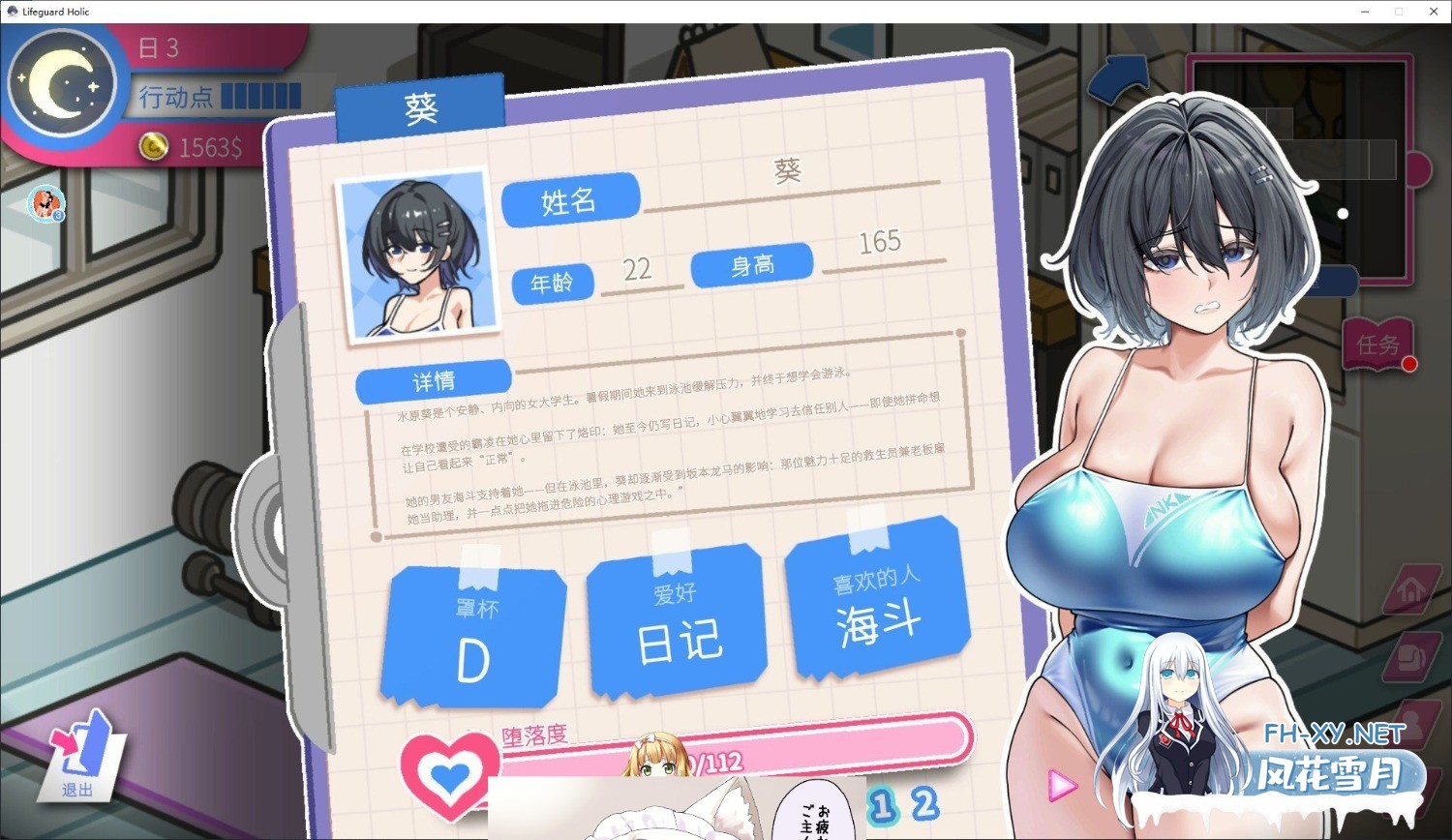The width and height of the screenshot is (1452, 840).
Task: Switch to profile page 2
Action: 924,803
